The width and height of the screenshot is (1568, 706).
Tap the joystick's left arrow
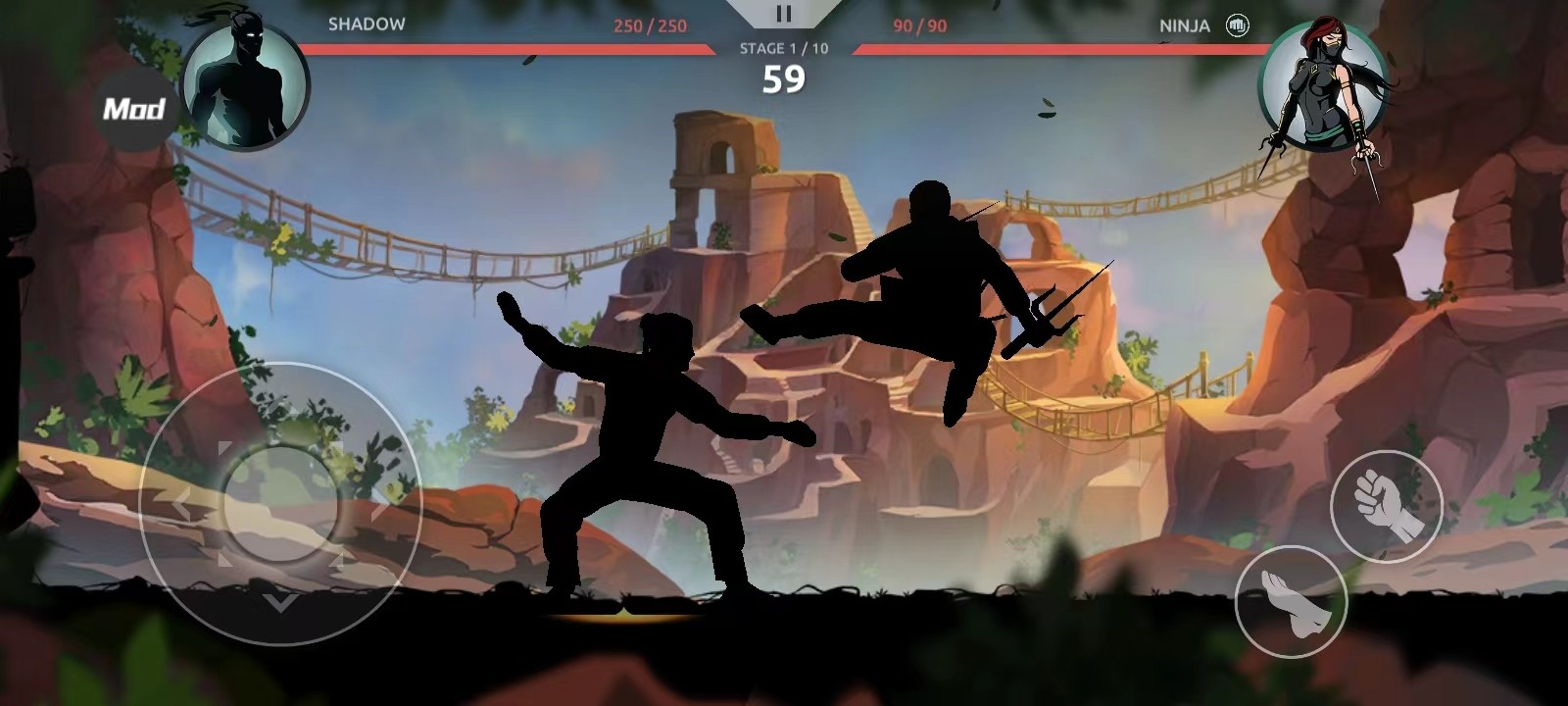click(183, 506)
